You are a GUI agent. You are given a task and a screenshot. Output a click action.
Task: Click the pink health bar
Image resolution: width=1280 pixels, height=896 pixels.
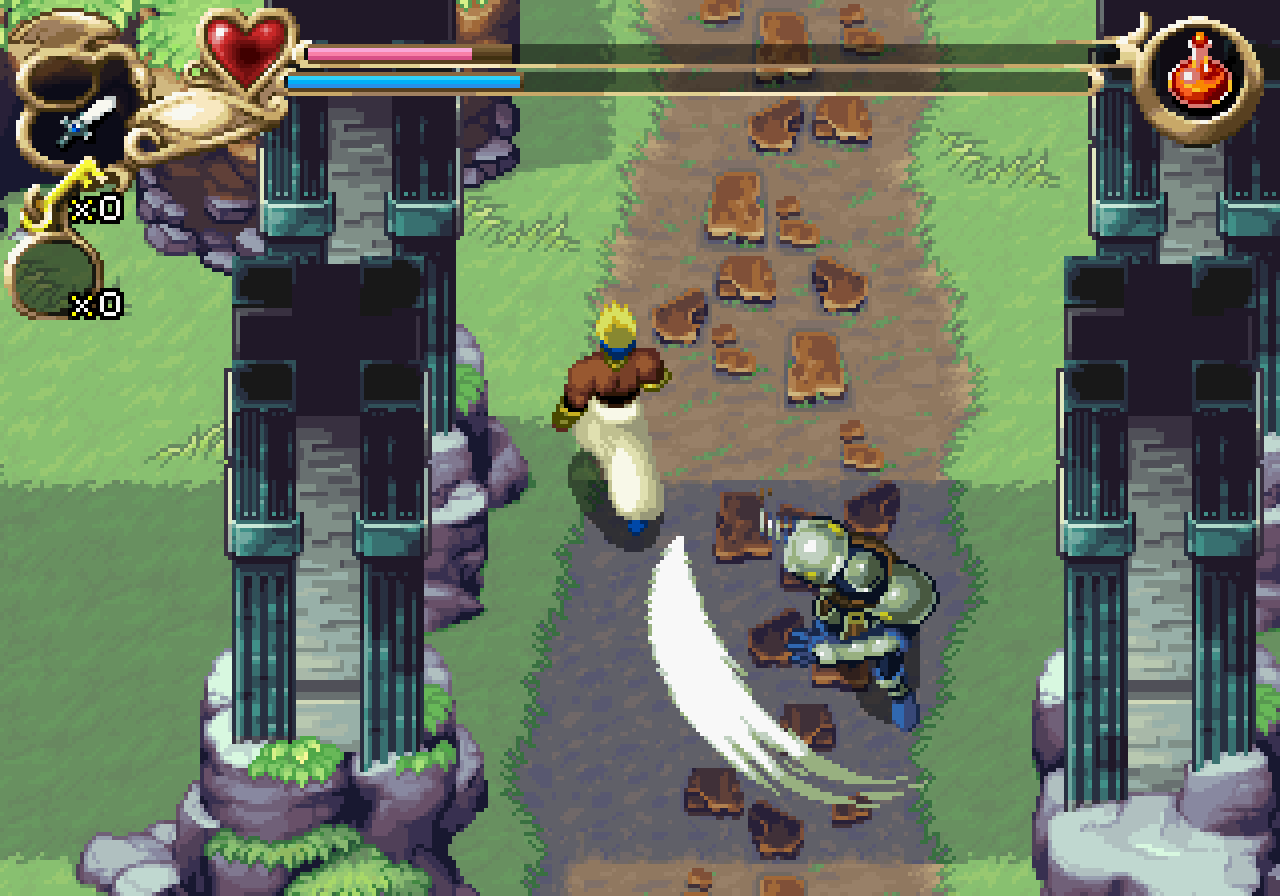point(390,52)
